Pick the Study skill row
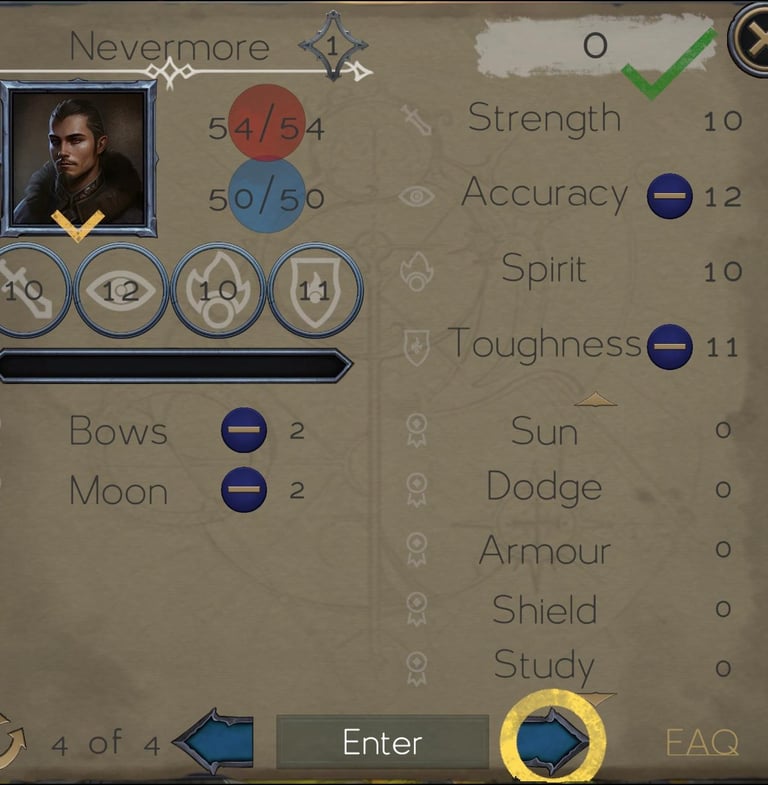Screen dimensions: 768x785 click(x=544, y=665)
